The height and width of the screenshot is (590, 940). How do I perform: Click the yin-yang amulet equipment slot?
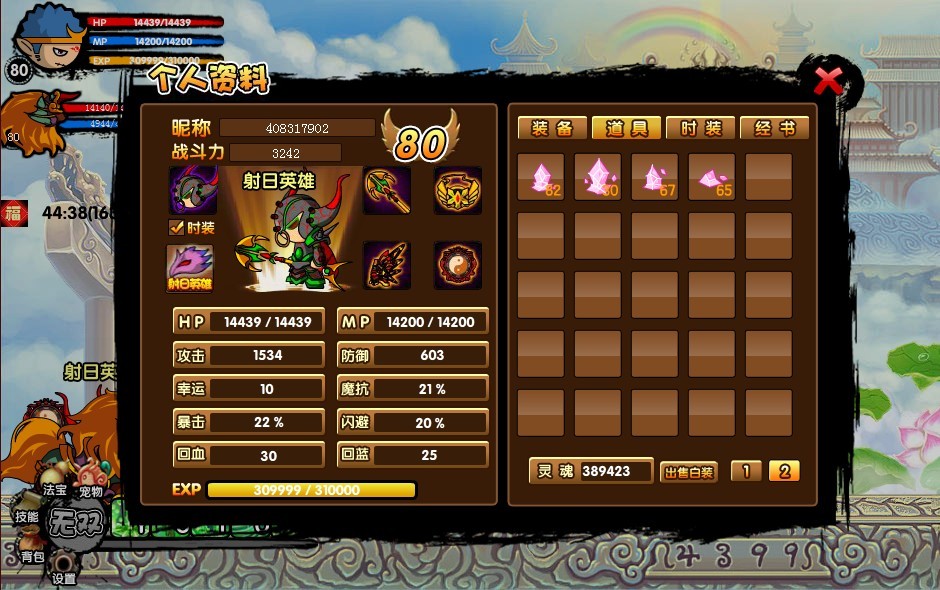click(x=458, y=265)
